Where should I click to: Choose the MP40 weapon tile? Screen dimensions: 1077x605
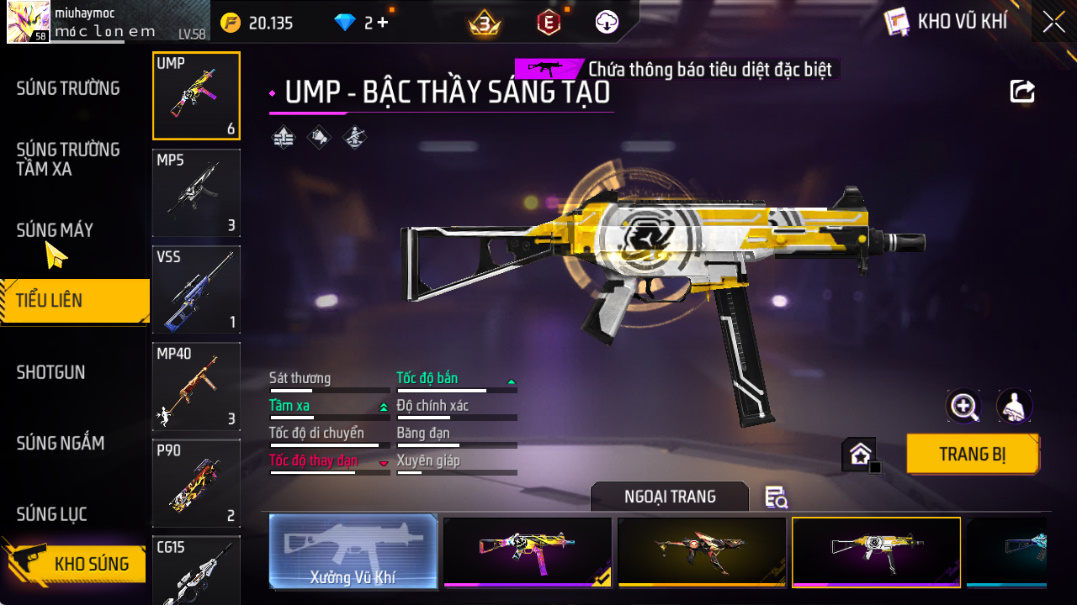tap(196, 386)
